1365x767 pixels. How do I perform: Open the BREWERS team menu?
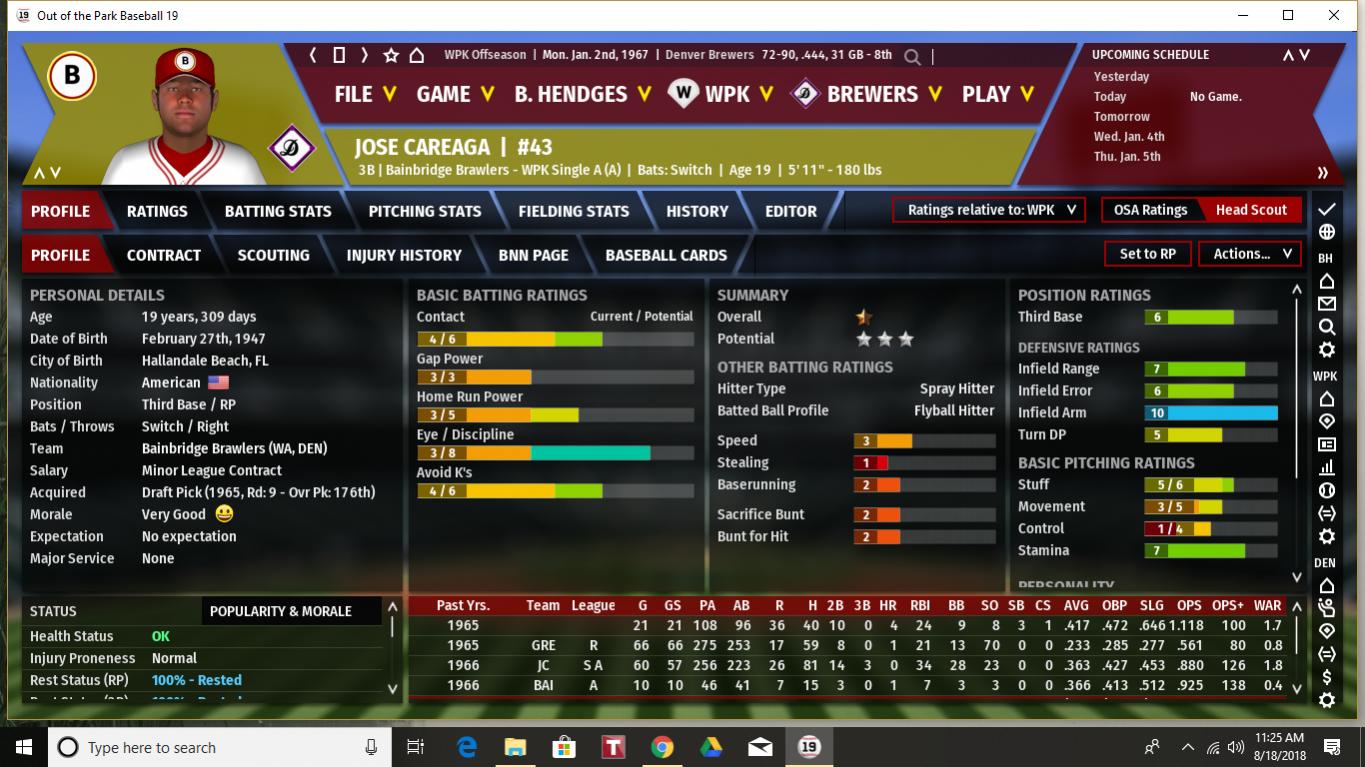[x=868, y=94]
